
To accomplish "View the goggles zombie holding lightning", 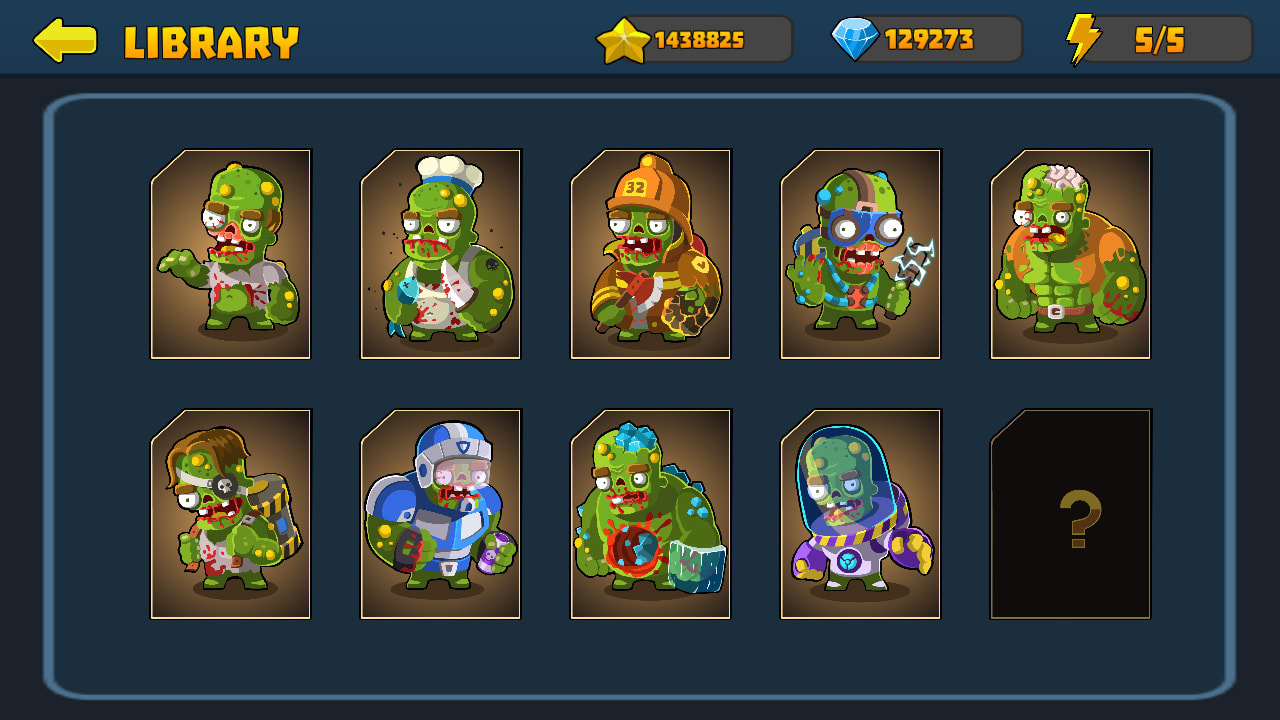I will (x=861, y=254).
